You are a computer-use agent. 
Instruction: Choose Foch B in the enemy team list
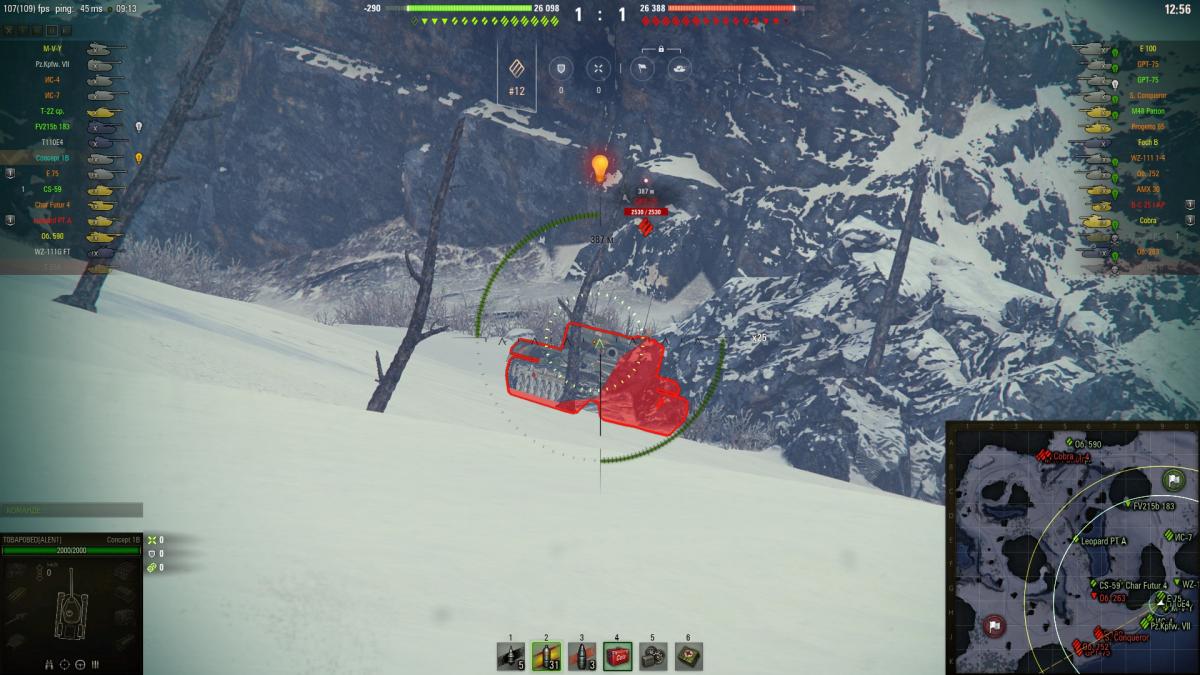[1146, 142]
